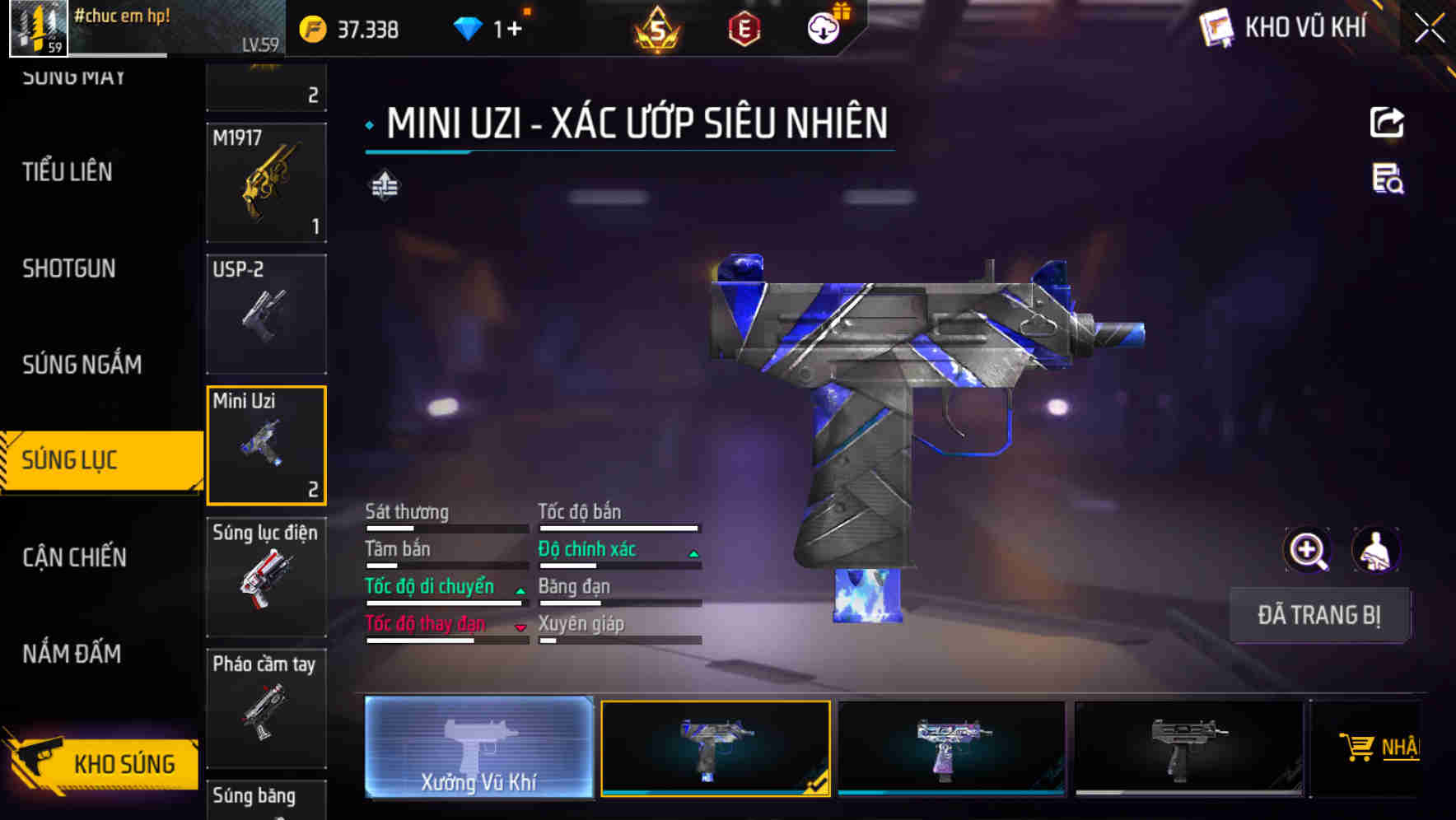Click the skin emblem icon under the weapon title
Viewport: 1456px width, 820px height.
(385, 184)
